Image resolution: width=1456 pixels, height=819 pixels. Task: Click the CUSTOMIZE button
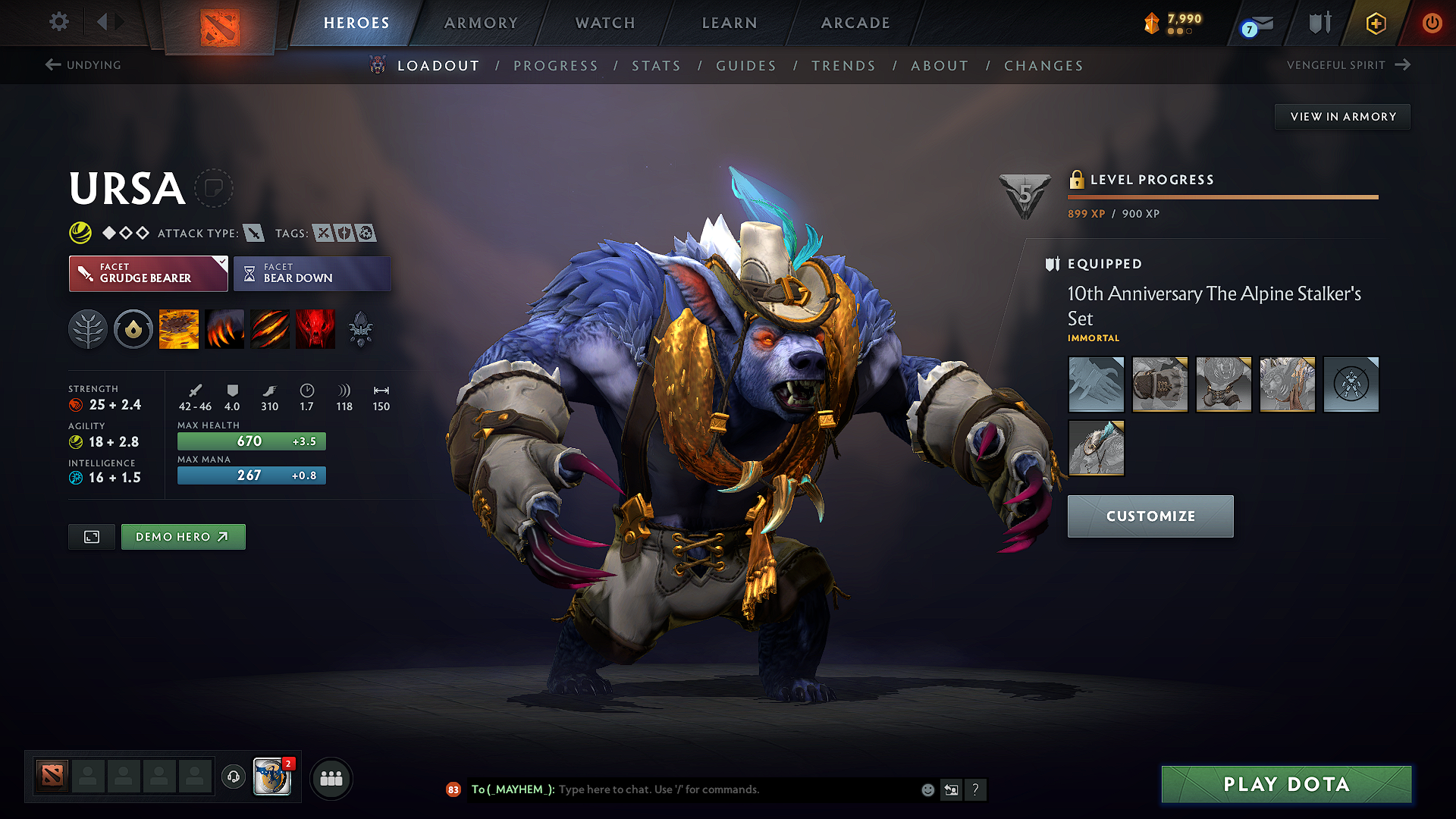point(1150,516)
